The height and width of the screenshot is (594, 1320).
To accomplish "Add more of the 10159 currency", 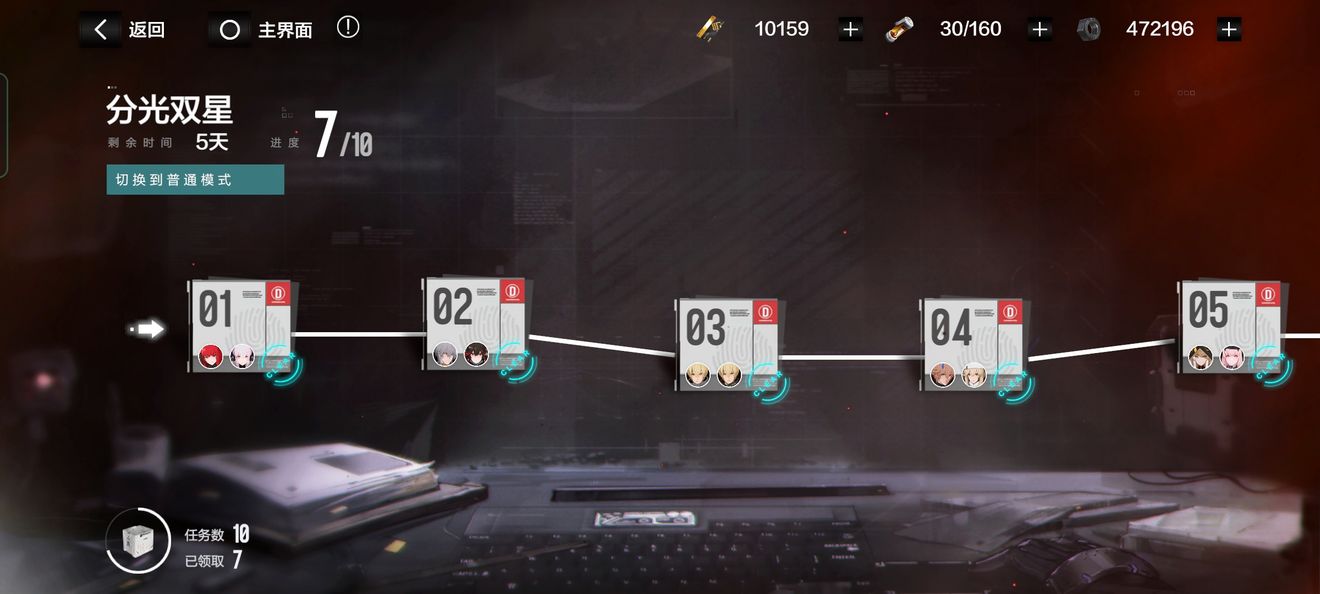I will [x=850, y=30].
